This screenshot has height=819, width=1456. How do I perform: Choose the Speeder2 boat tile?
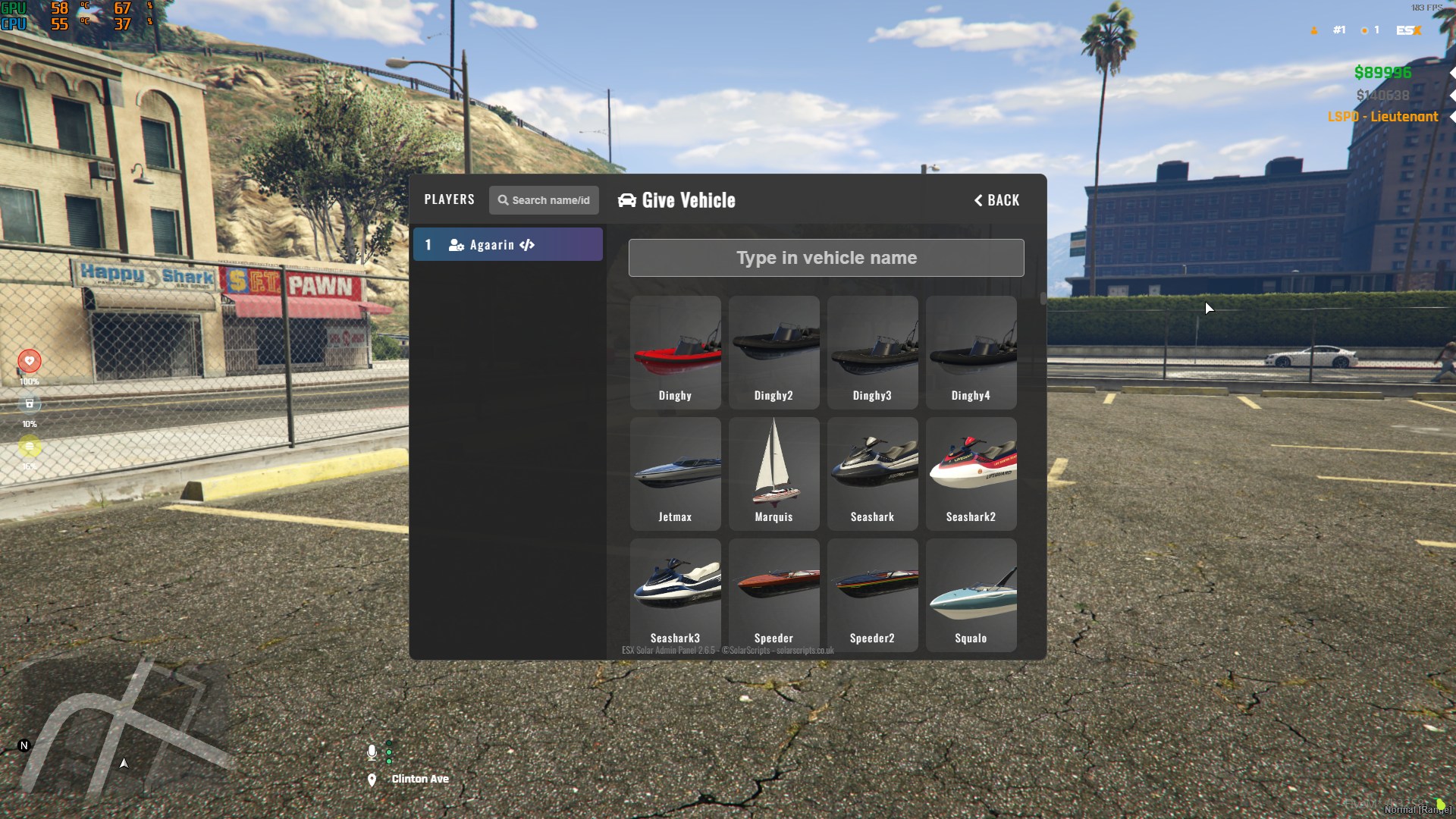tap(872, 595)
